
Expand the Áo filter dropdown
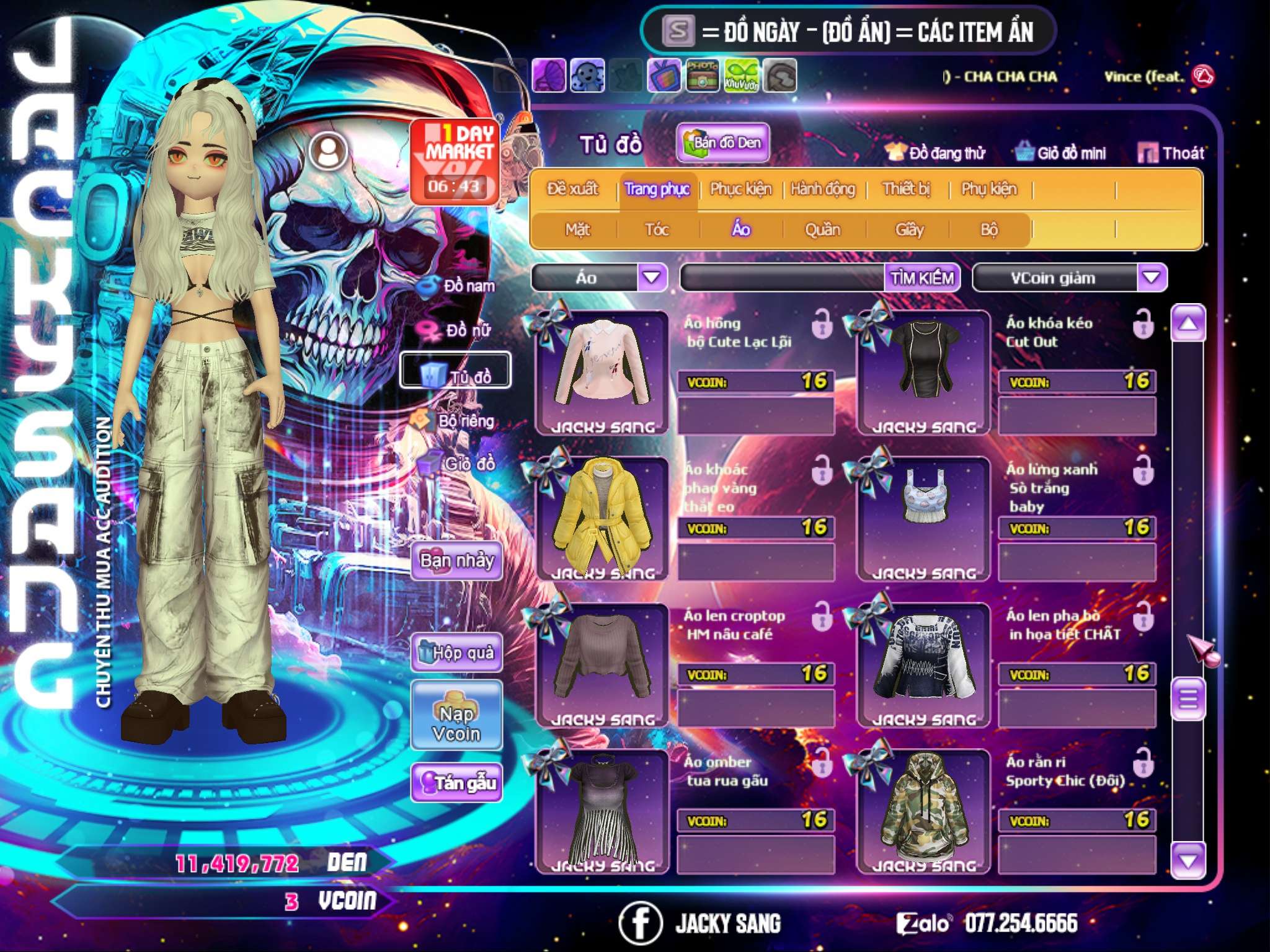pos(652,277)
